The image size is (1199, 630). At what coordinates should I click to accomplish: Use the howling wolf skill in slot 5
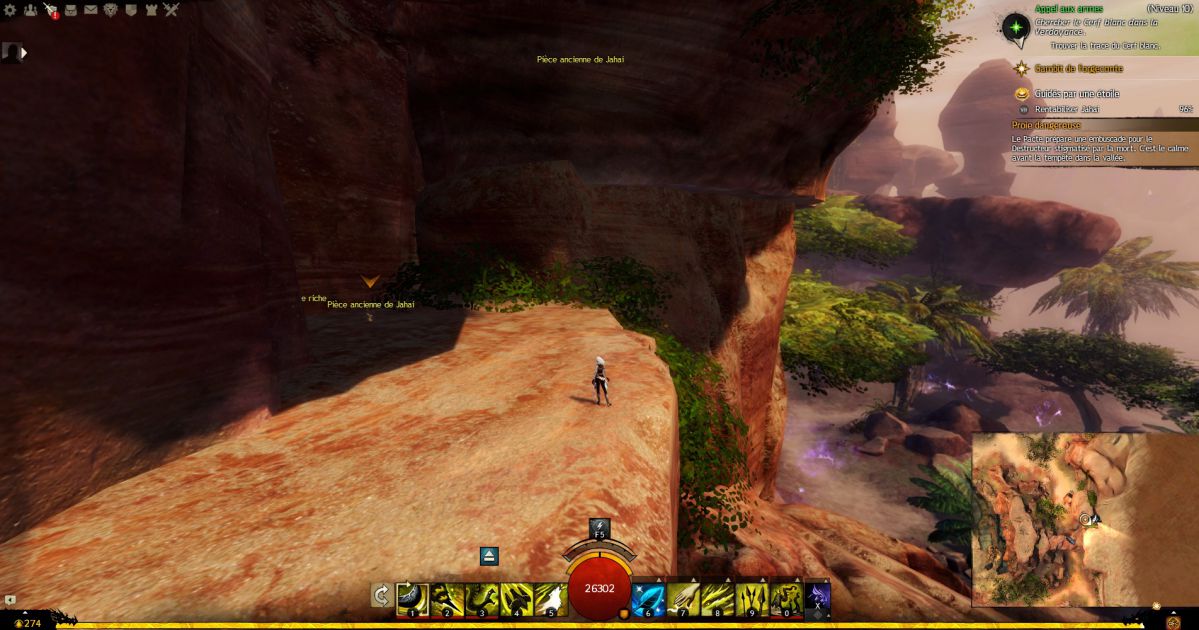coord(550,597)
